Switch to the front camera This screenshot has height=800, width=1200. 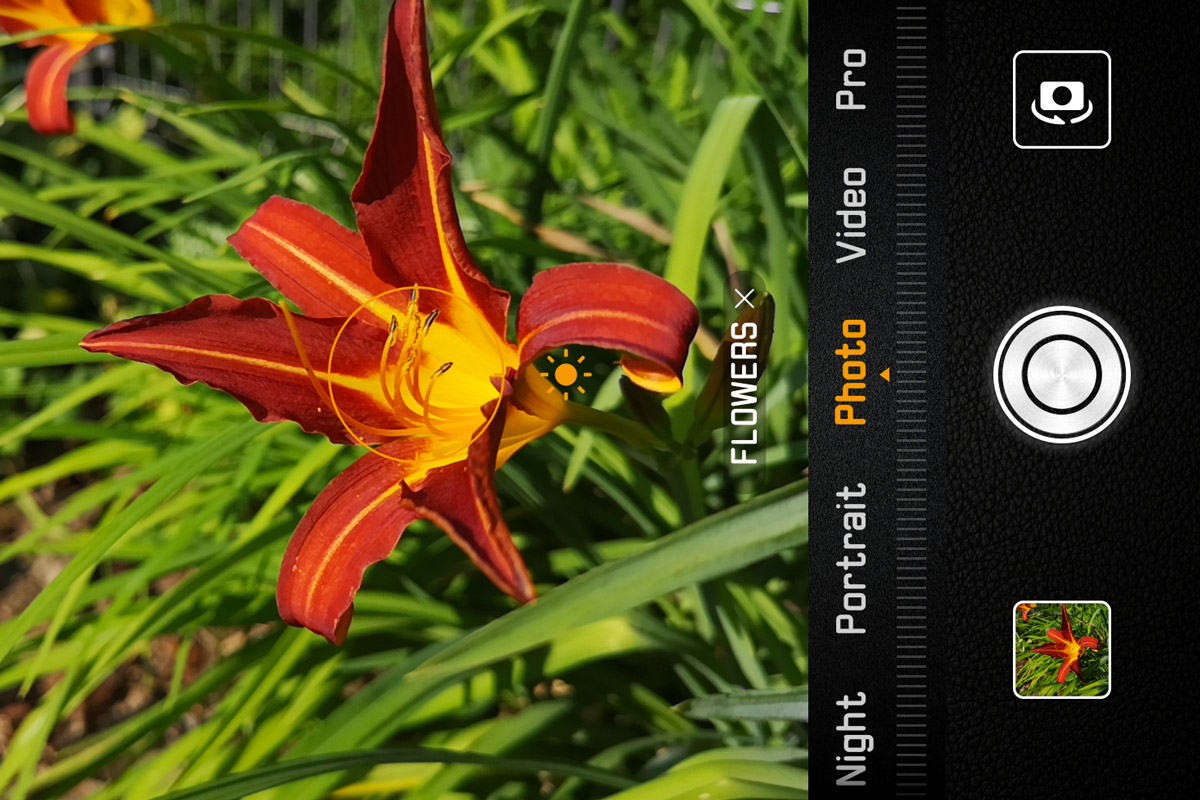click(1061, 99)
